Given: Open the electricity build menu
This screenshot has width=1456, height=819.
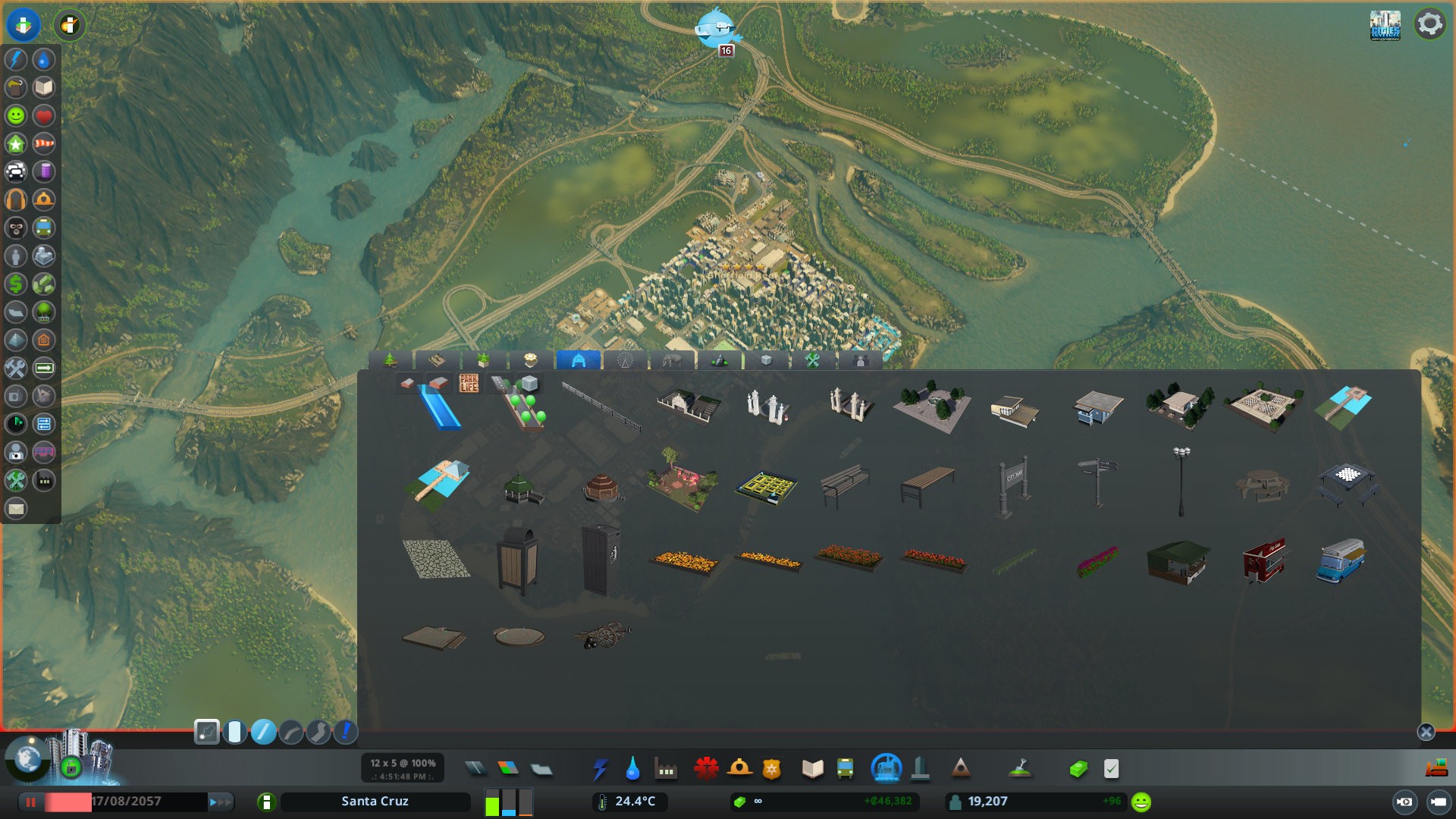Looking at the screenshot, I should 600,769.
